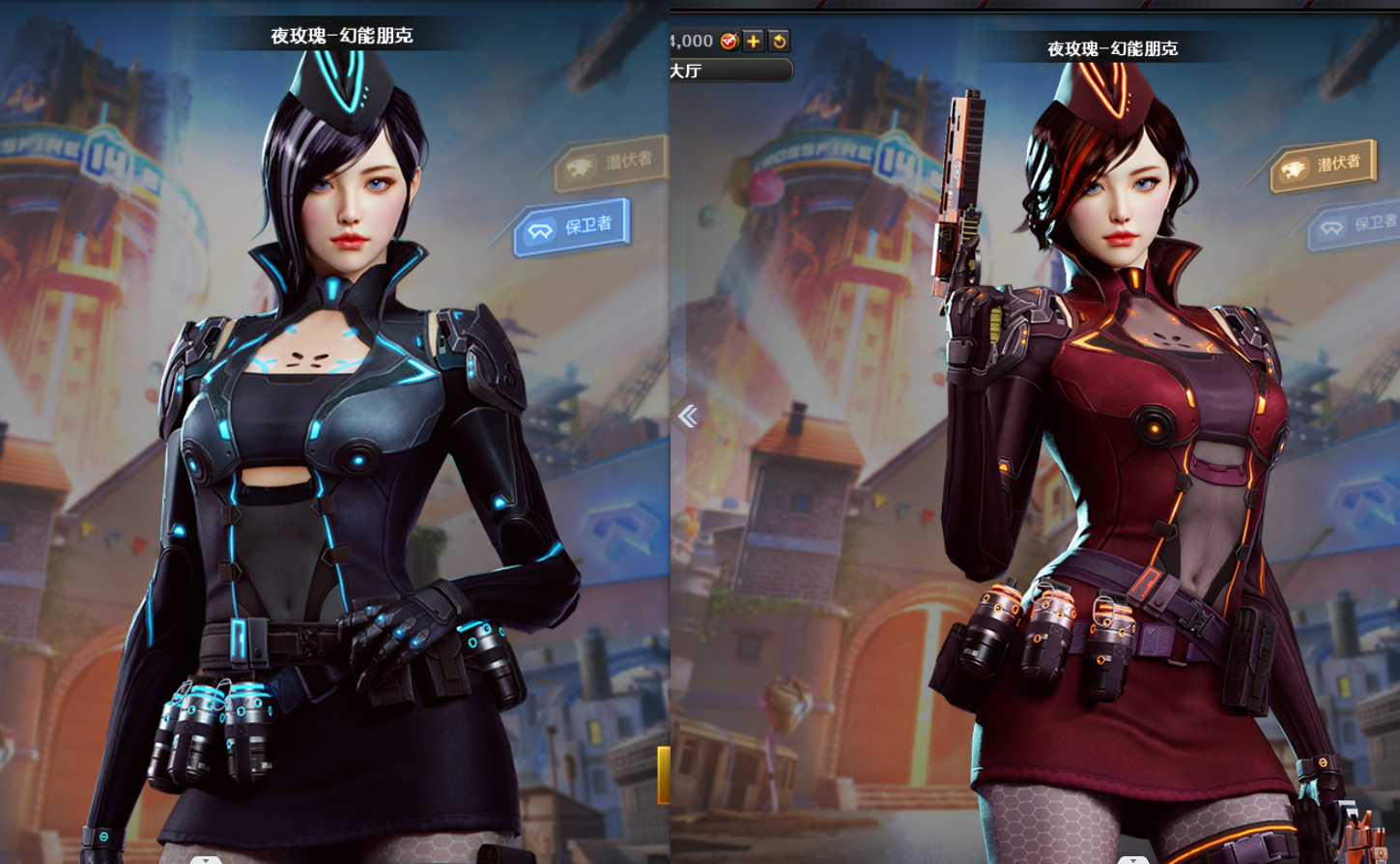Select the highlighted blue 保卫者 faction button

point(573,228)
